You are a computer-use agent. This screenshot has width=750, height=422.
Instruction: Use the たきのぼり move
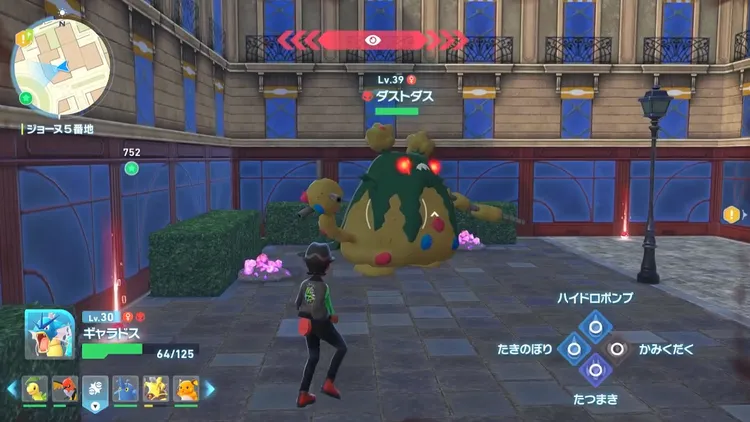coord(572,348)
